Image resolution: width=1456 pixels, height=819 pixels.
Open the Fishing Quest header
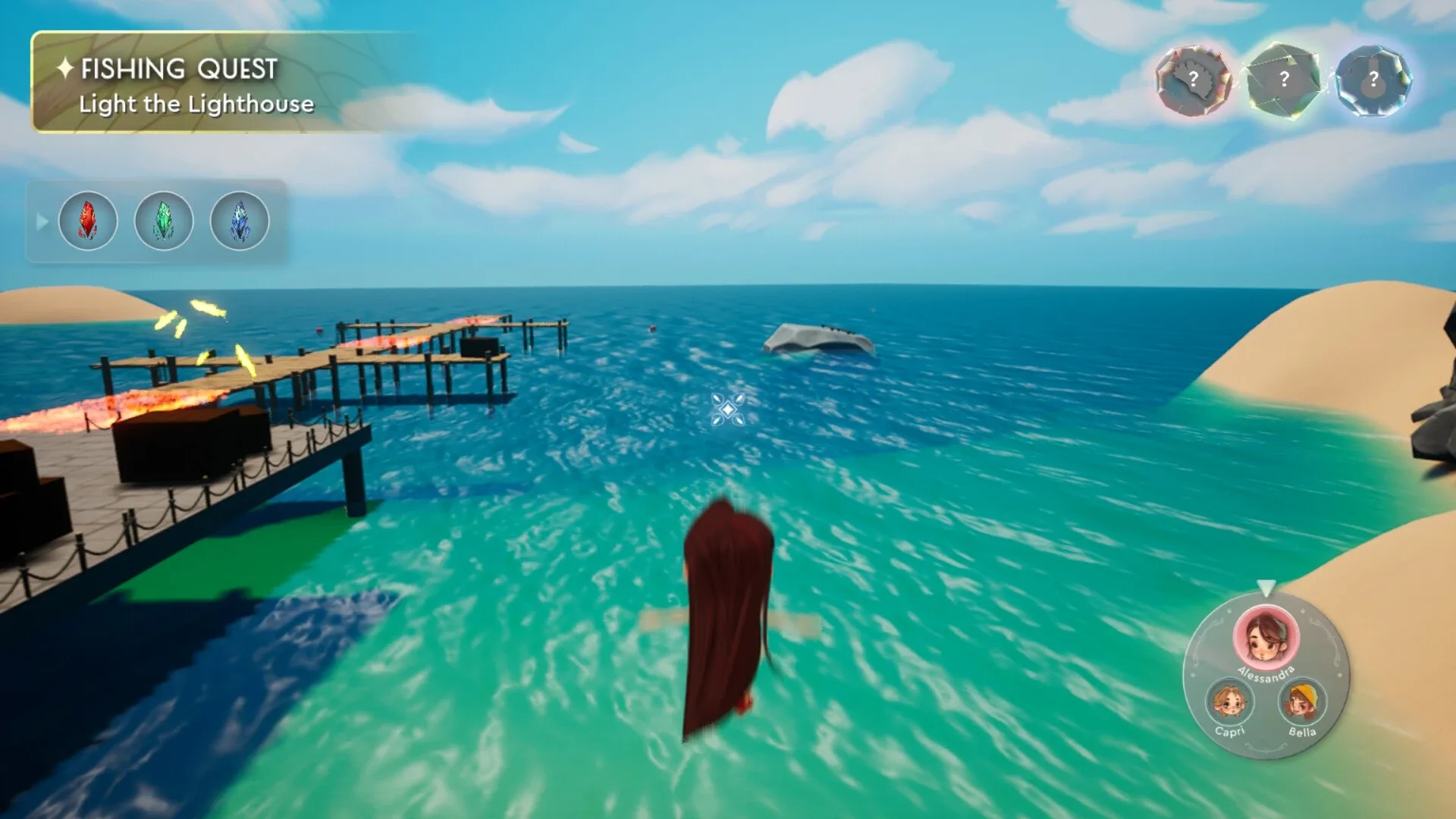click(179, 67)
